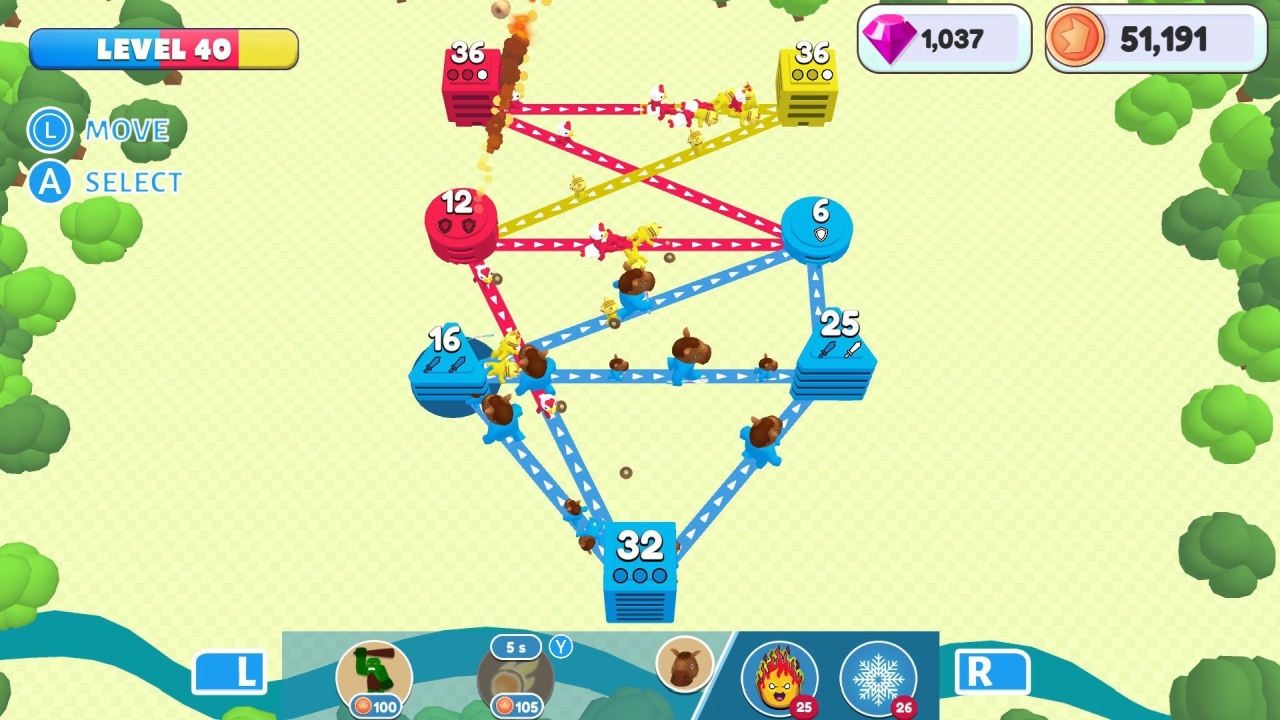Viewport: 1280px width, 720px height.
Task: Select the fireball power-up
Action: [781, 679]
